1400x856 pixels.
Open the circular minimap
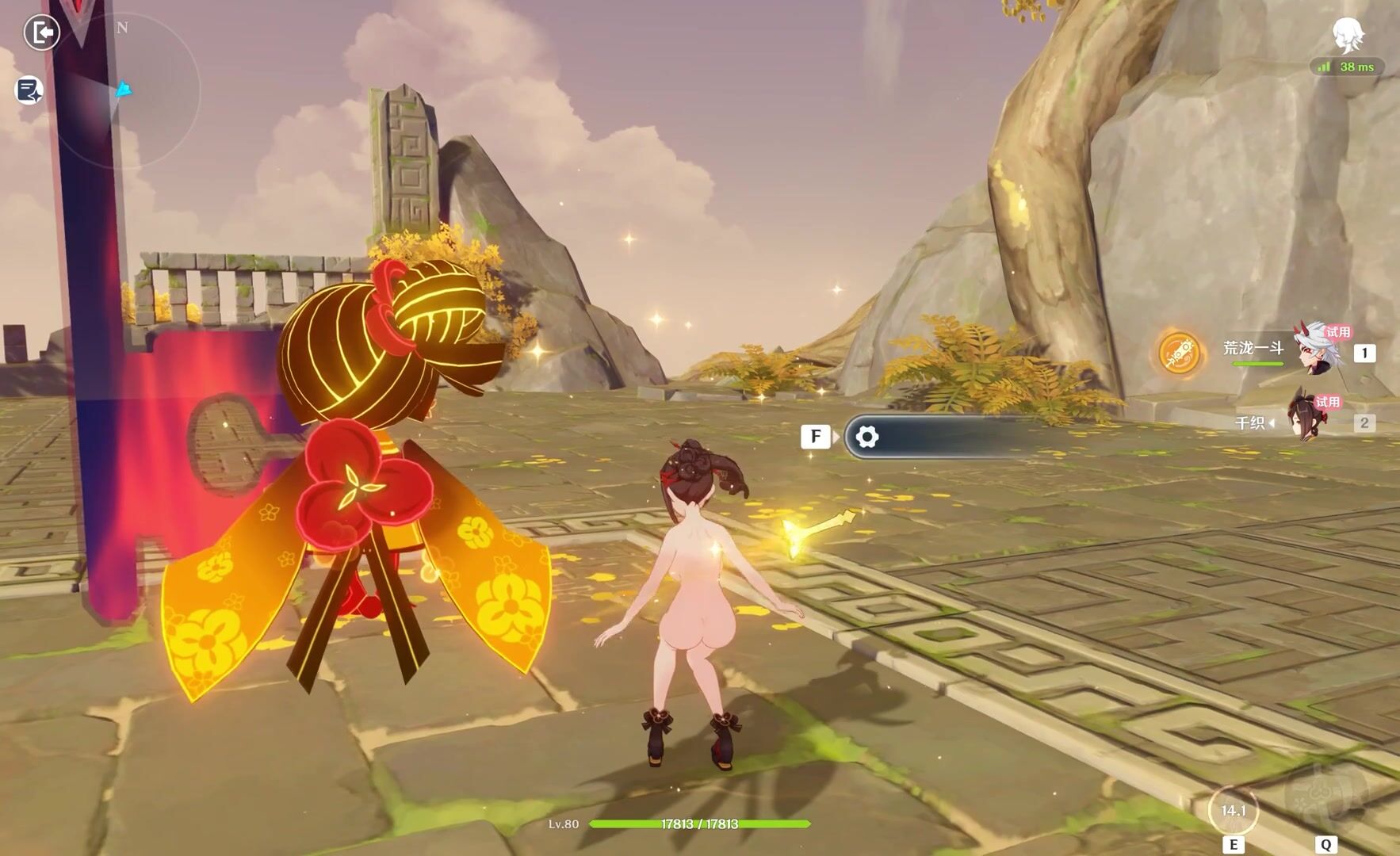(127, 93)
